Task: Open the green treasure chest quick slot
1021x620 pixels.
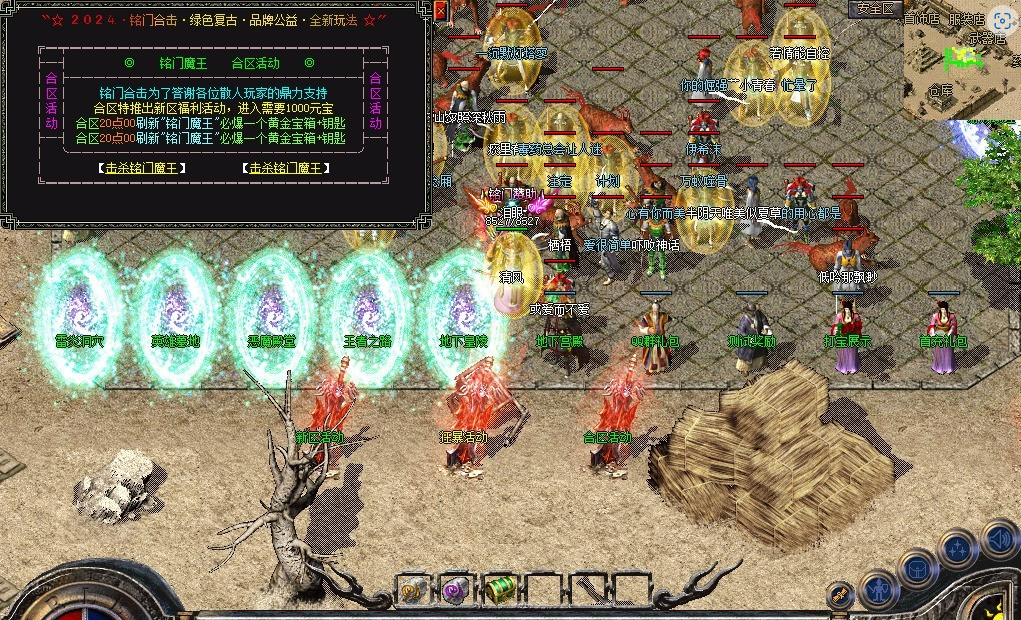Action: (500, 590)
